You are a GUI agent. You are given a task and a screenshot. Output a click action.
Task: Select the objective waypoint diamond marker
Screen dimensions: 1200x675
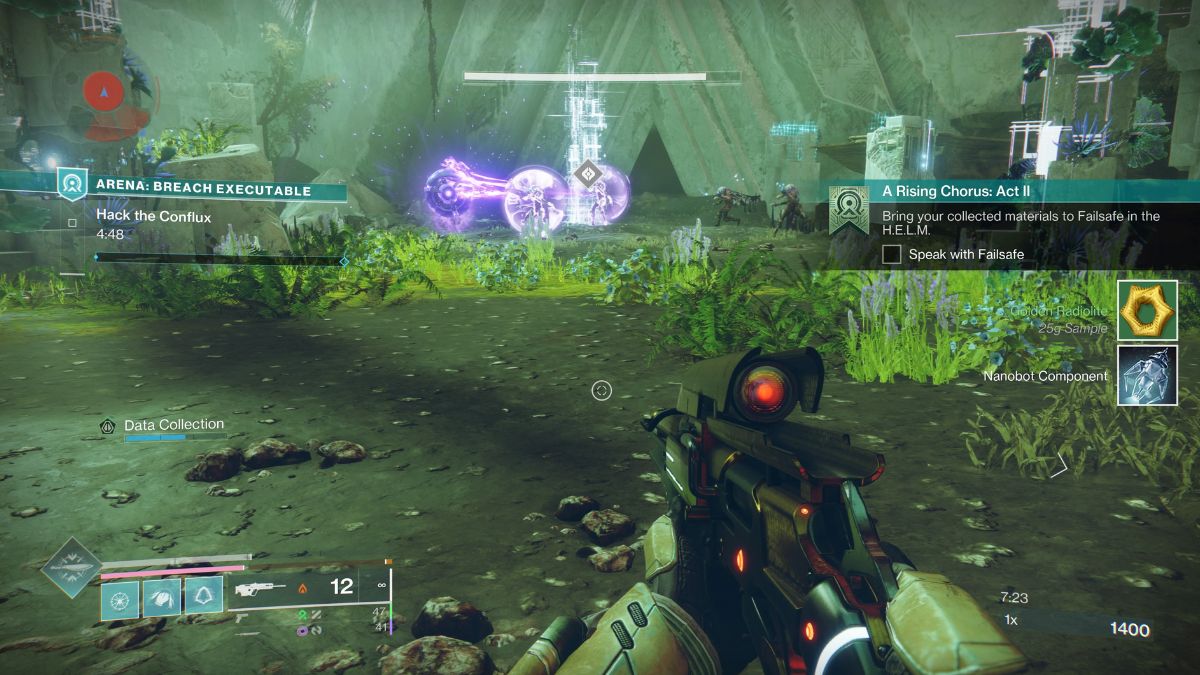click(x=587, y=172)
